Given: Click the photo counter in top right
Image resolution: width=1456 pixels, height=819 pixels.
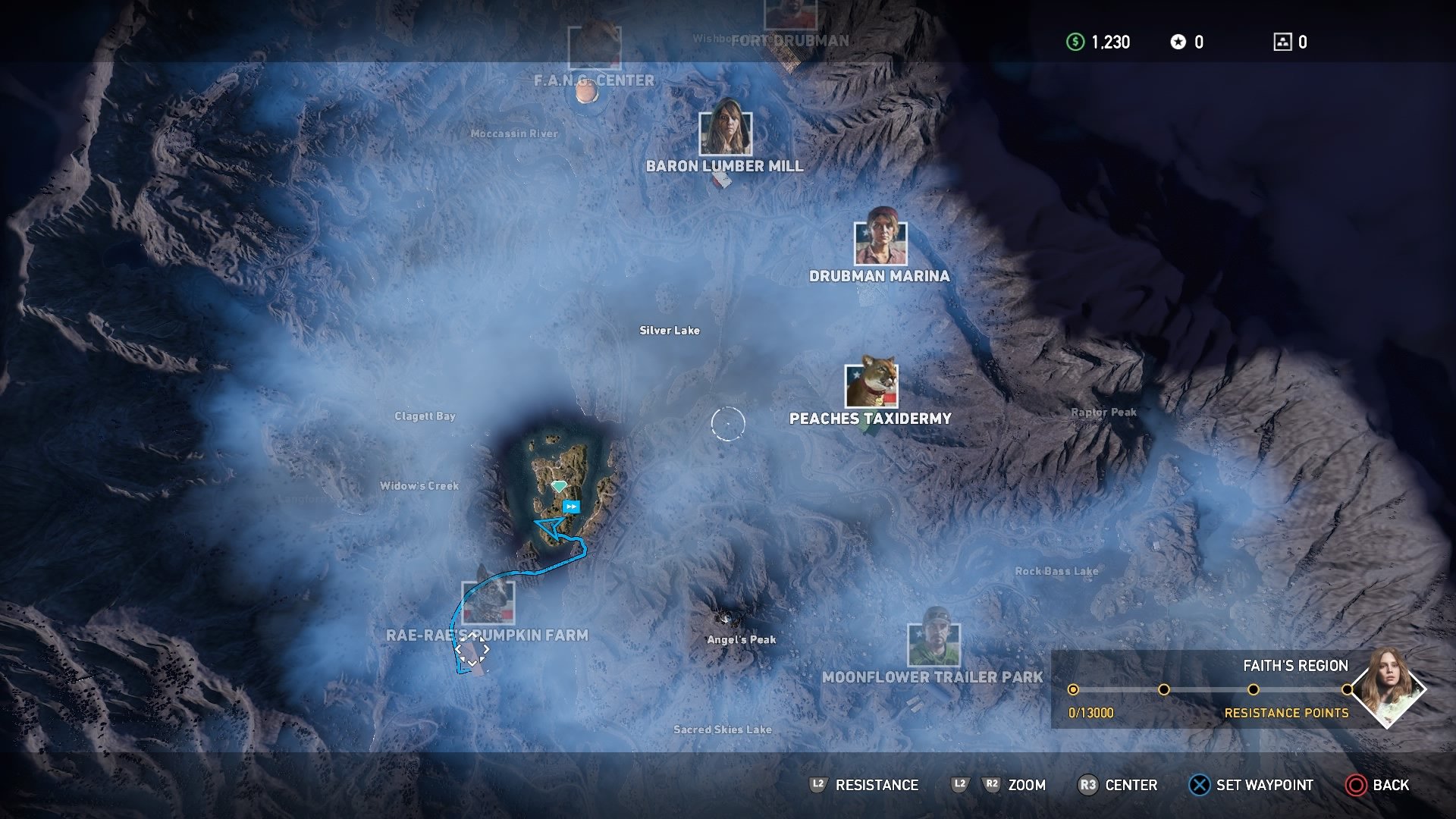Looking at the screenshot, I should pos(1283,43).
